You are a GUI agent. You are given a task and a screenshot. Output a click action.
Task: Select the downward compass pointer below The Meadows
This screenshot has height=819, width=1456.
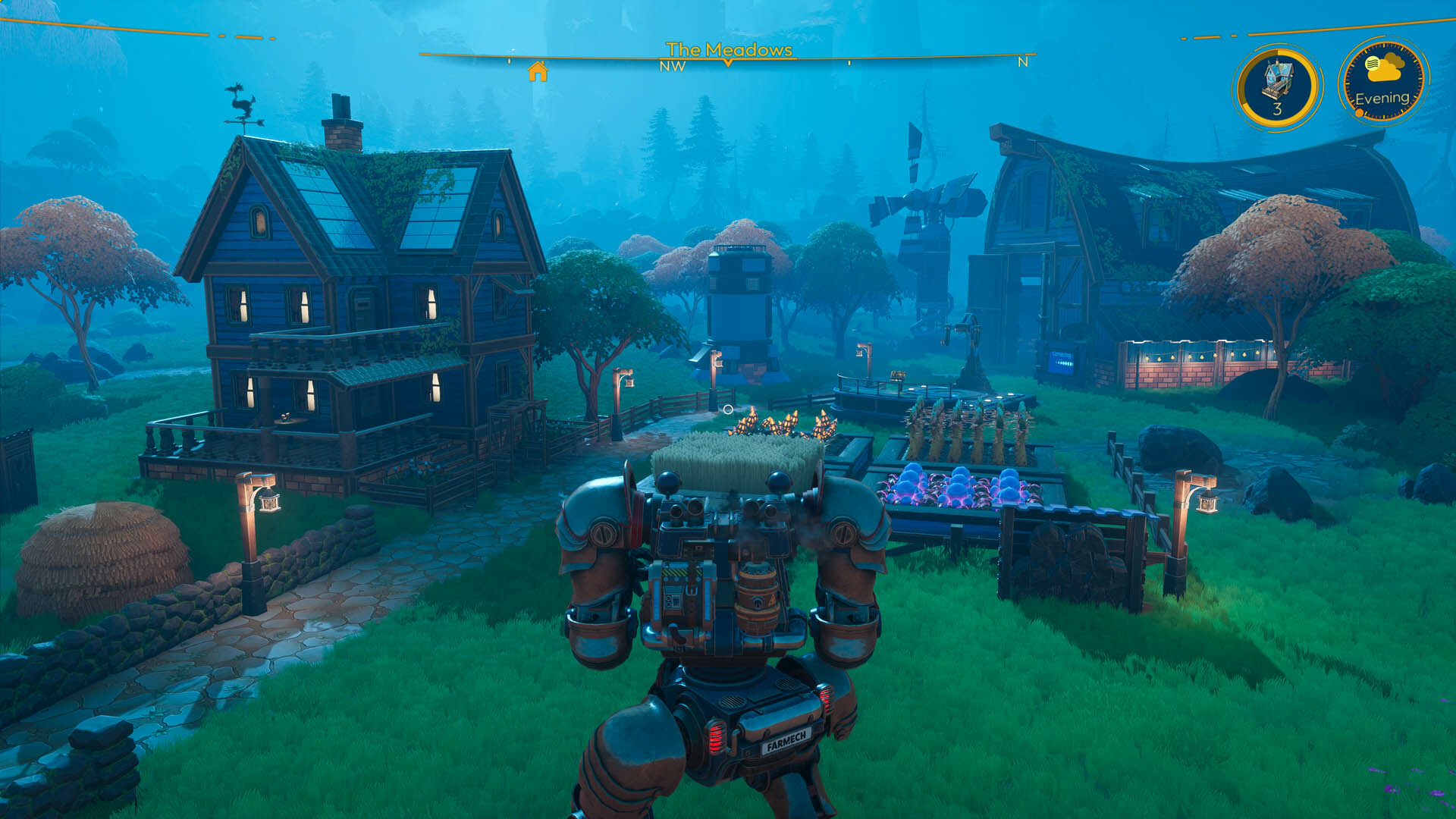point(727,63)
